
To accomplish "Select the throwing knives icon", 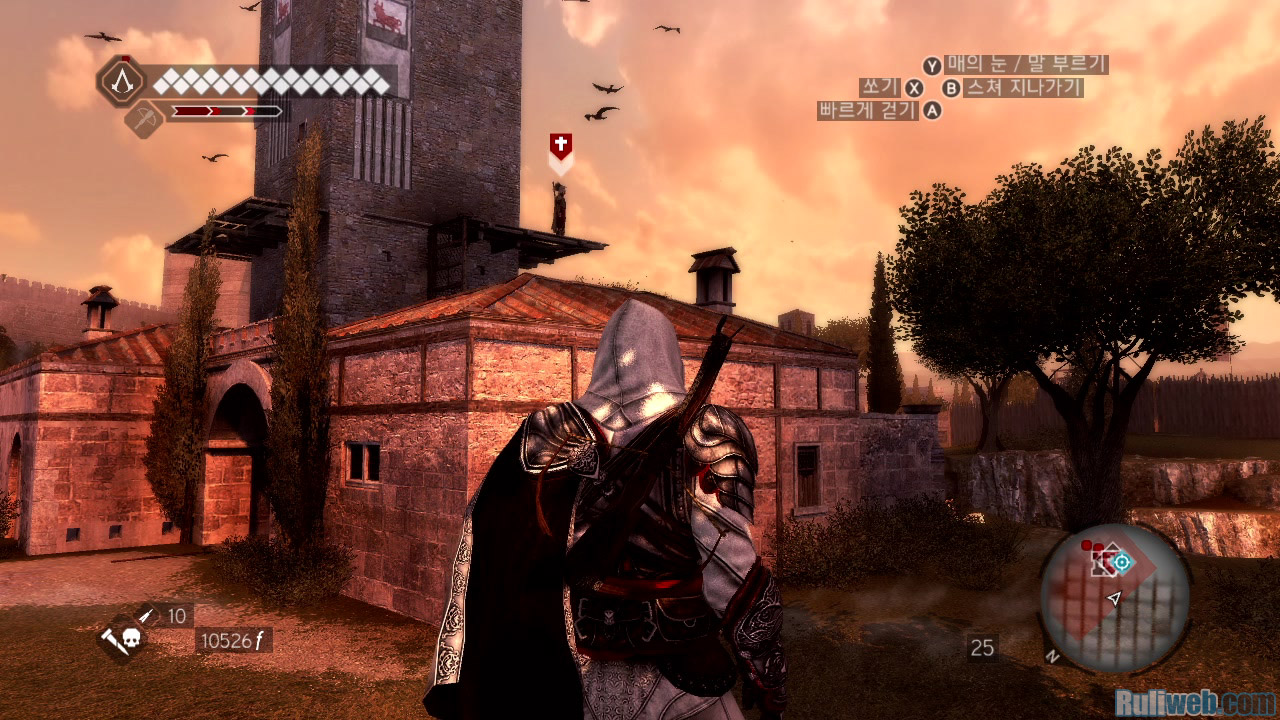I will (x=146, y=614).
